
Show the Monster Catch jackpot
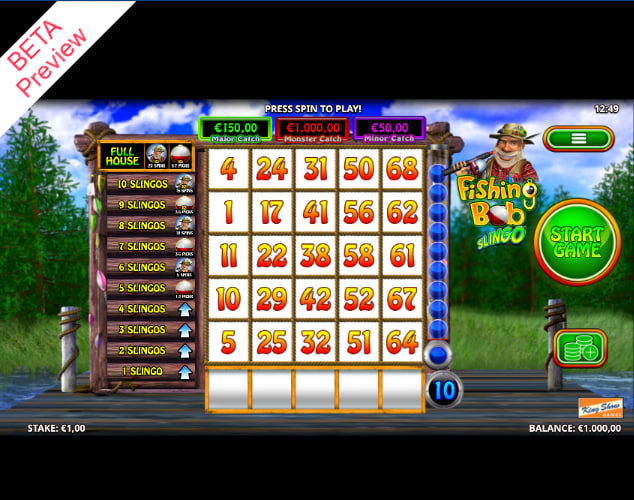click(x=312, y=130)
